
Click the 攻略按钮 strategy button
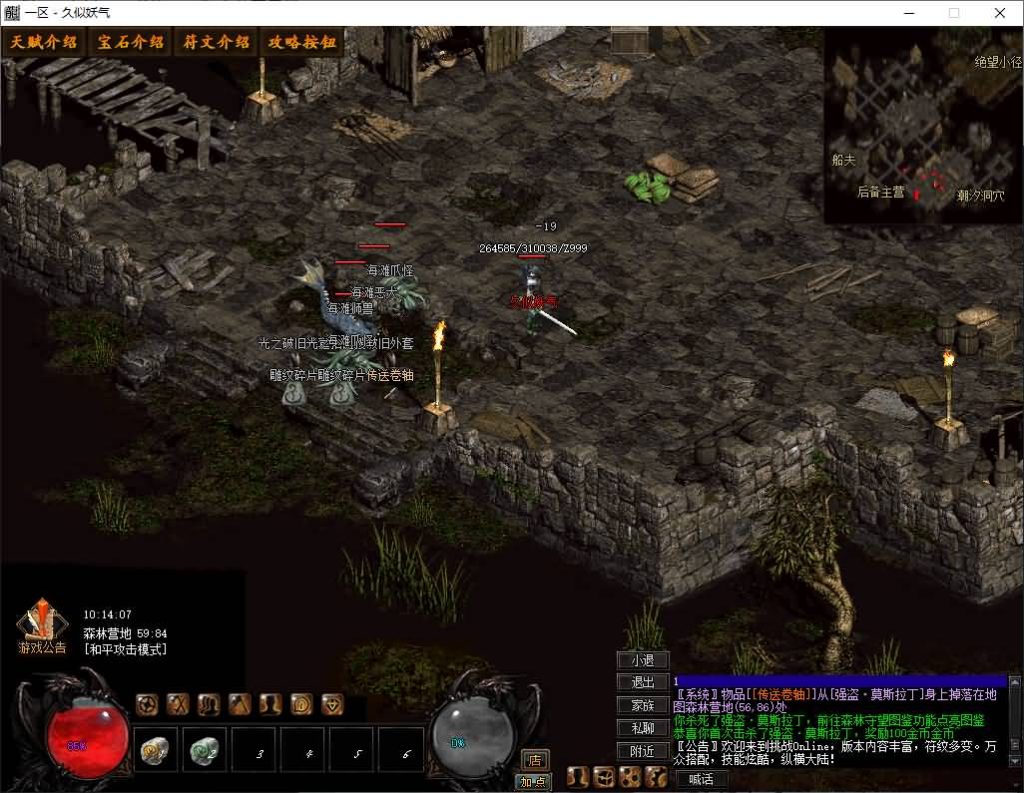[301, 42]
